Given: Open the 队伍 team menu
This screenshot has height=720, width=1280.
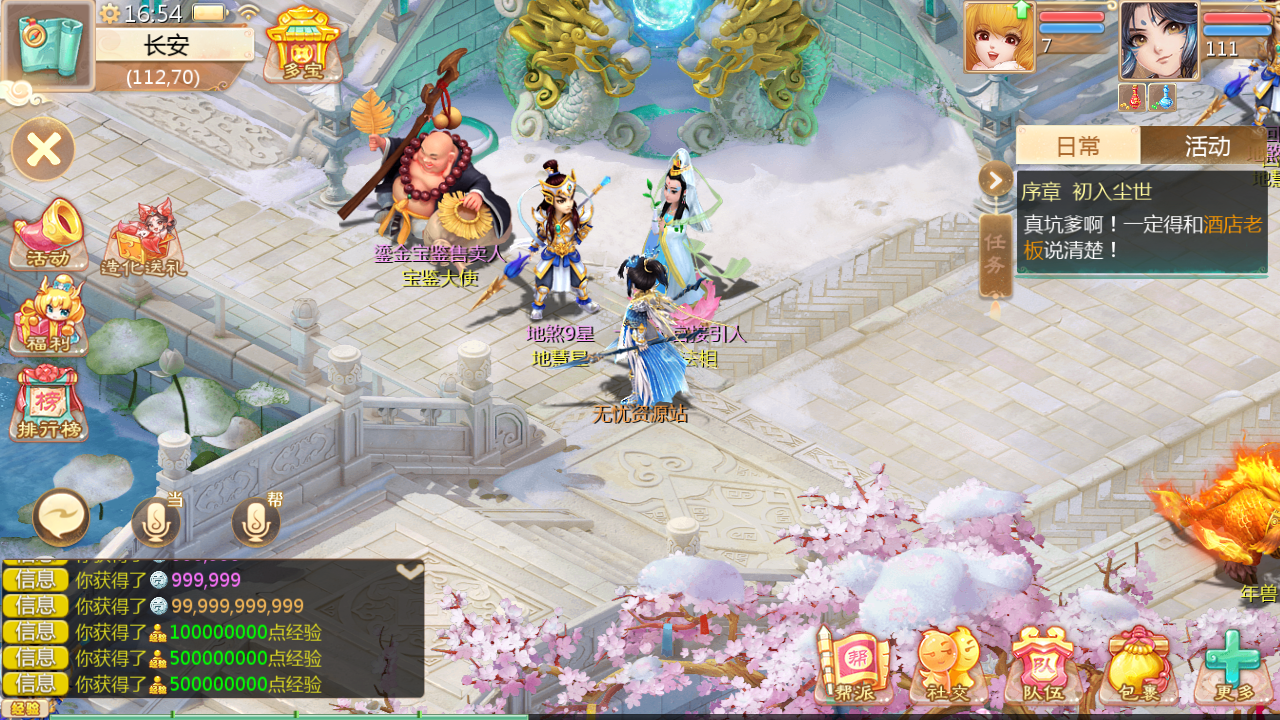Looking at the screenshot, I should coord(1043,665).
